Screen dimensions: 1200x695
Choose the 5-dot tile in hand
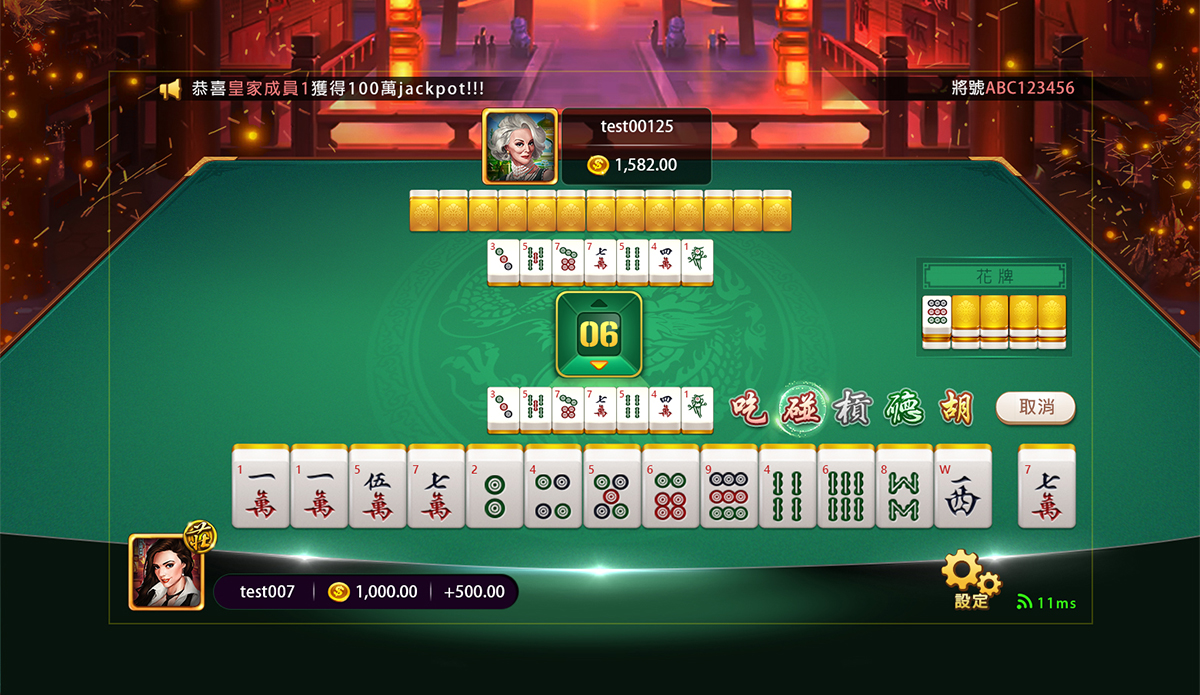611,487
